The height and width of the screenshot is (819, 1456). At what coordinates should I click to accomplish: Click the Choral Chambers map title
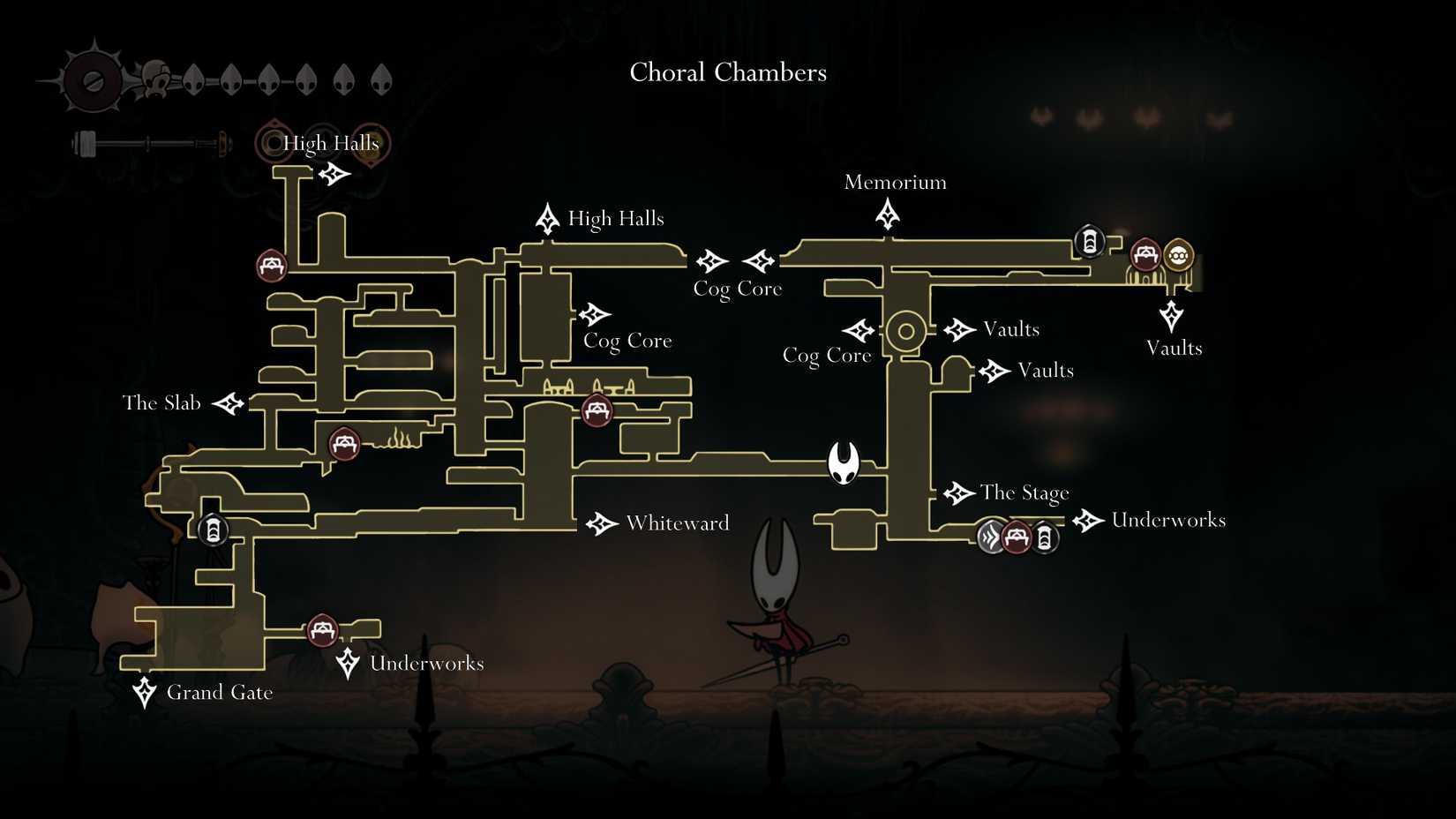[727, 72]
